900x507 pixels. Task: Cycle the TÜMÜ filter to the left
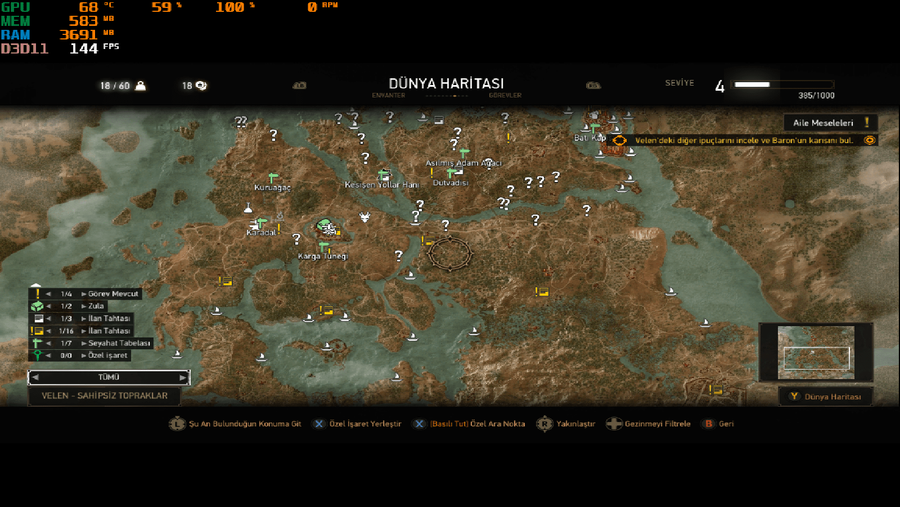click(x=36, y=378)
